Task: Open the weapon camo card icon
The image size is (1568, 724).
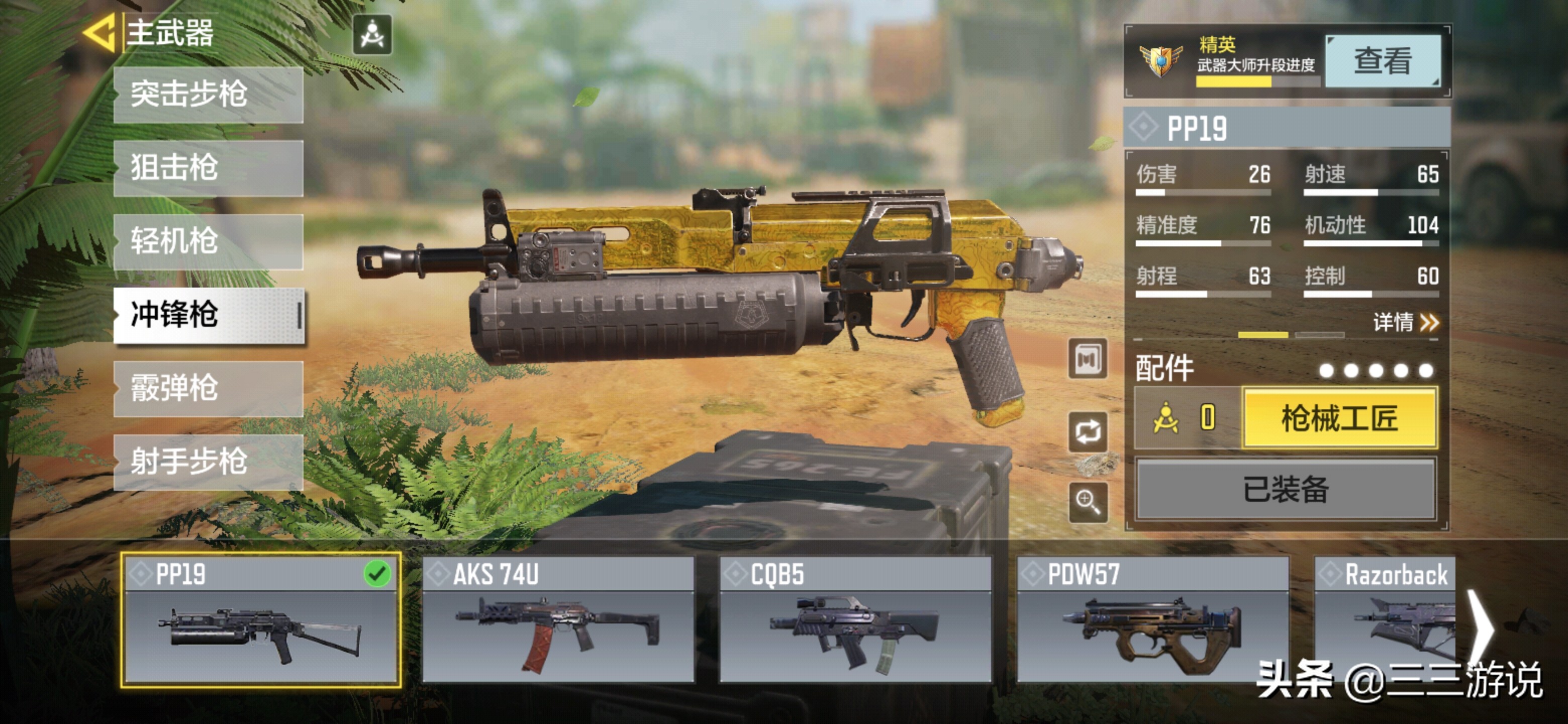Action: pyautogui.click(x=1088, y=359)
